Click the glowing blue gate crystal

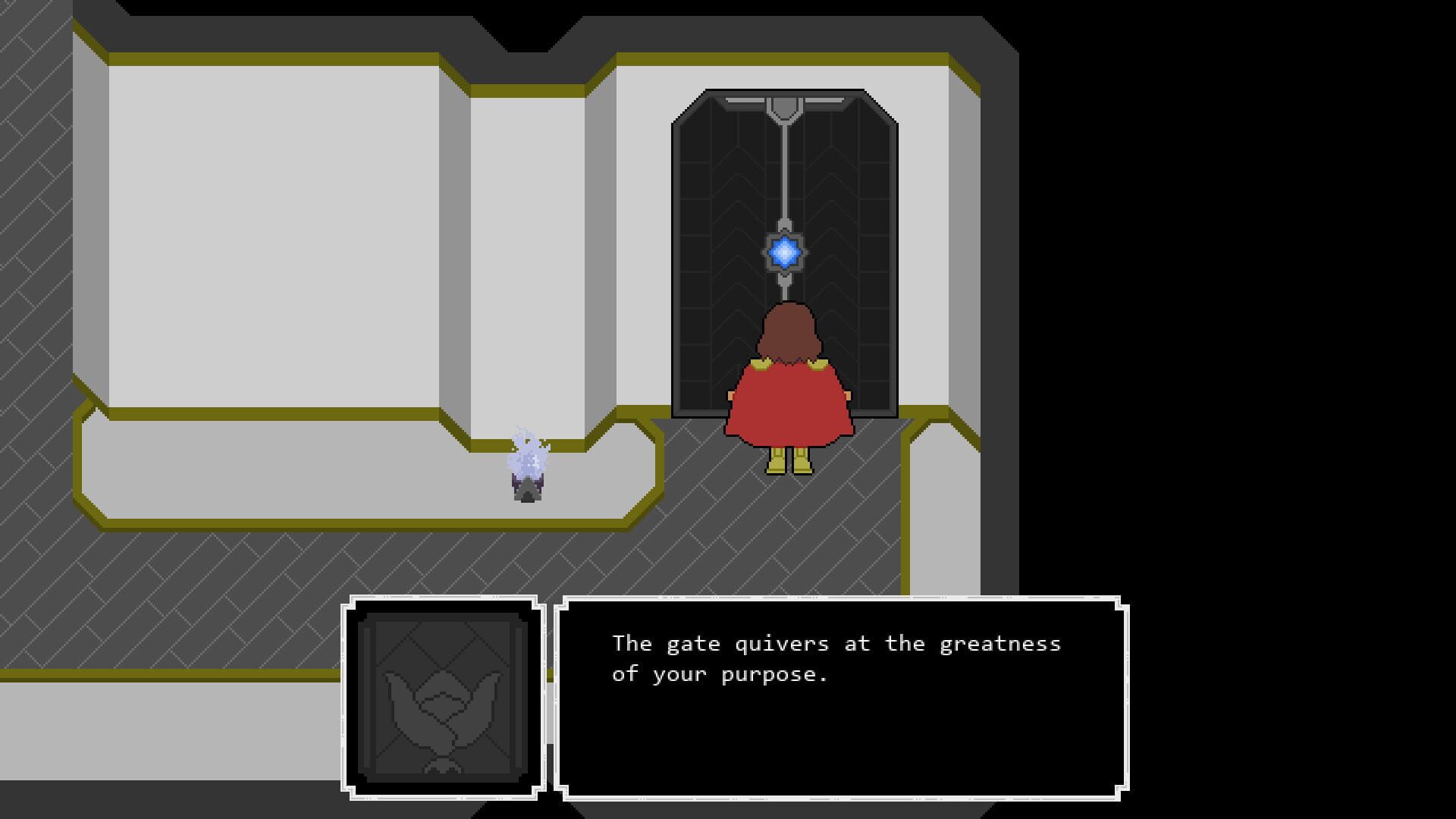[783, 250]
